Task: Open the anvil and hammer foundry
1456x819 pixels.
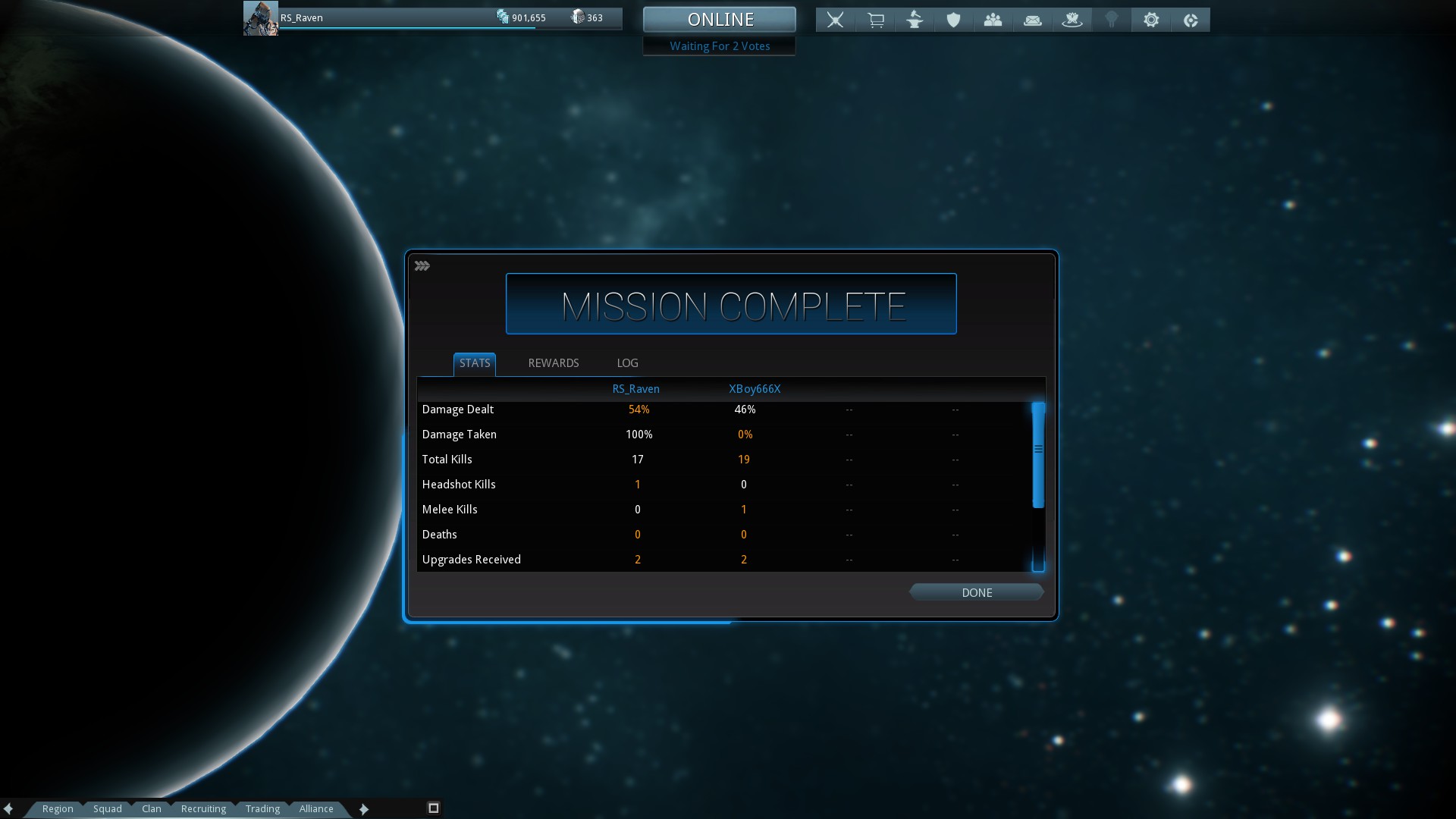Action: pos(915,20)
